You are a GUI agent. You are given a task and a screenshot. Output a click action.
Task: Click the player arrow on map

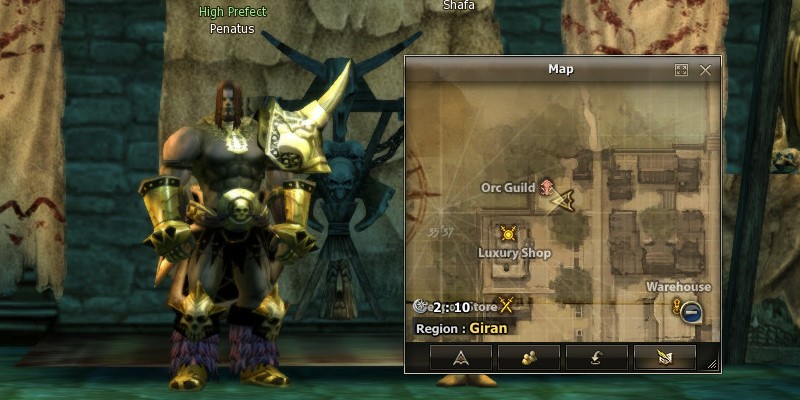tap(563, 199)
